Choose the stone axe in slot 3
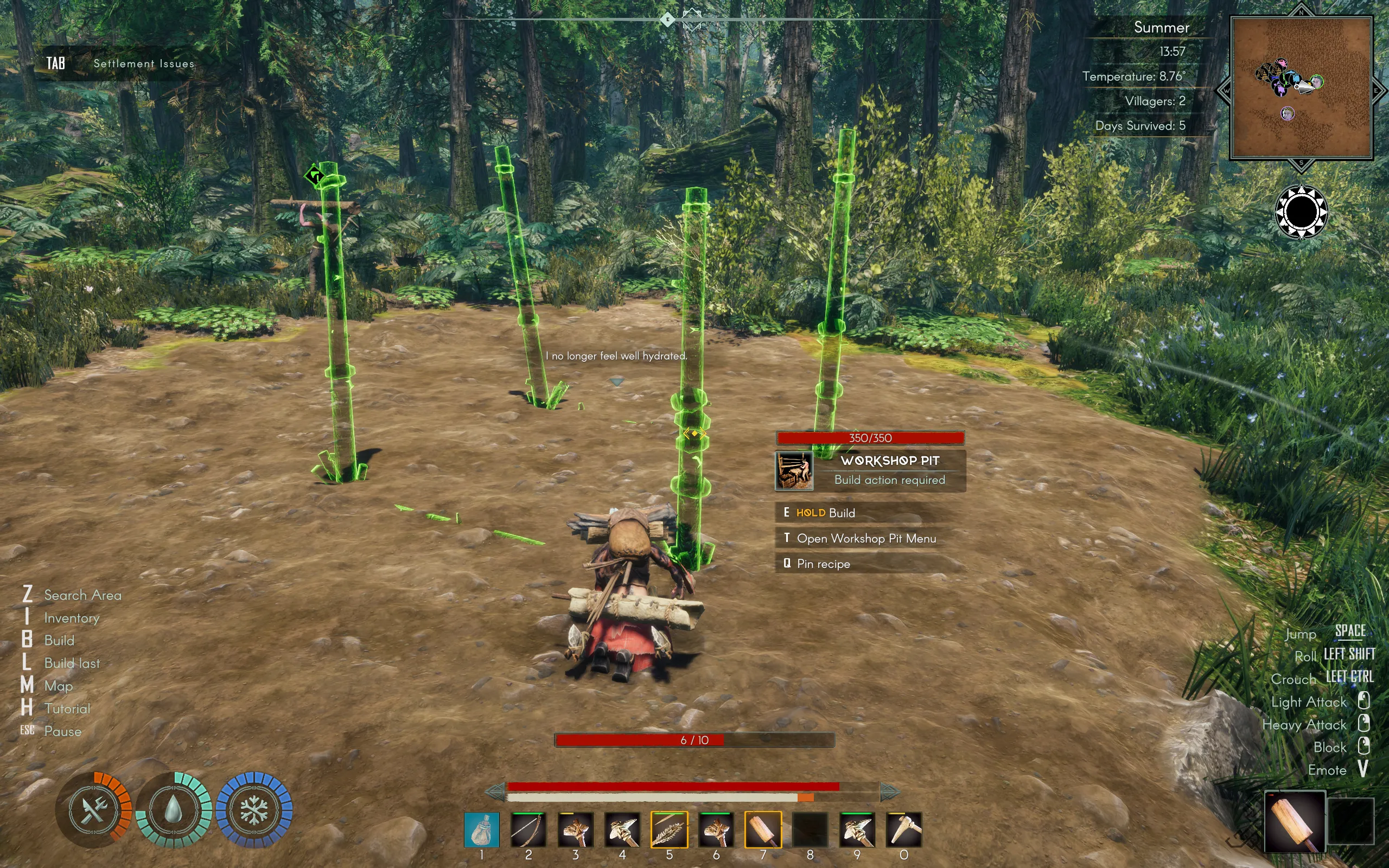The image size is (1389, 868). click(575, 829)
